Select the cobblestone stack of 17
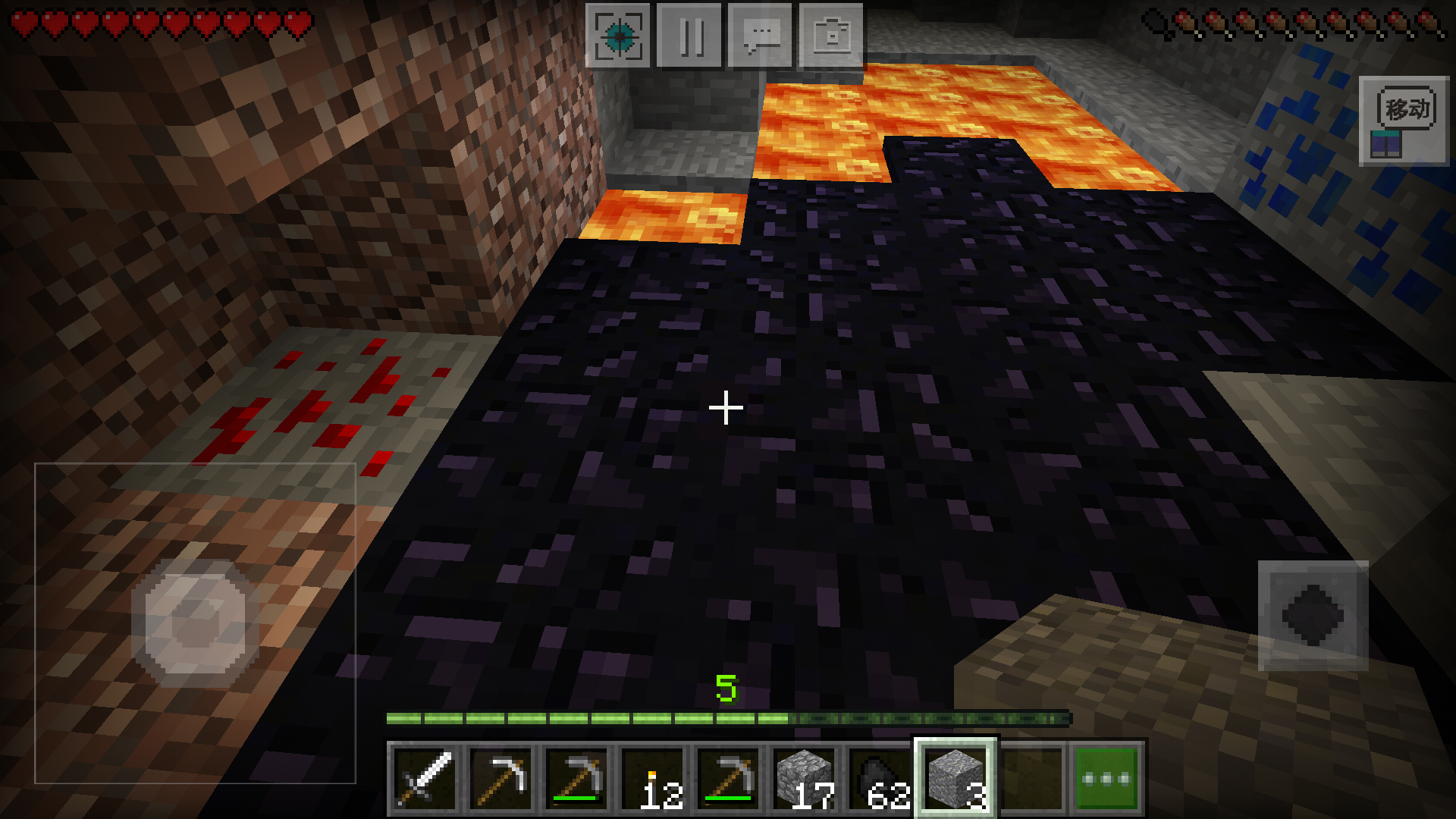The width and height of the screenshot is (1456, 819). tap(805, 779)
